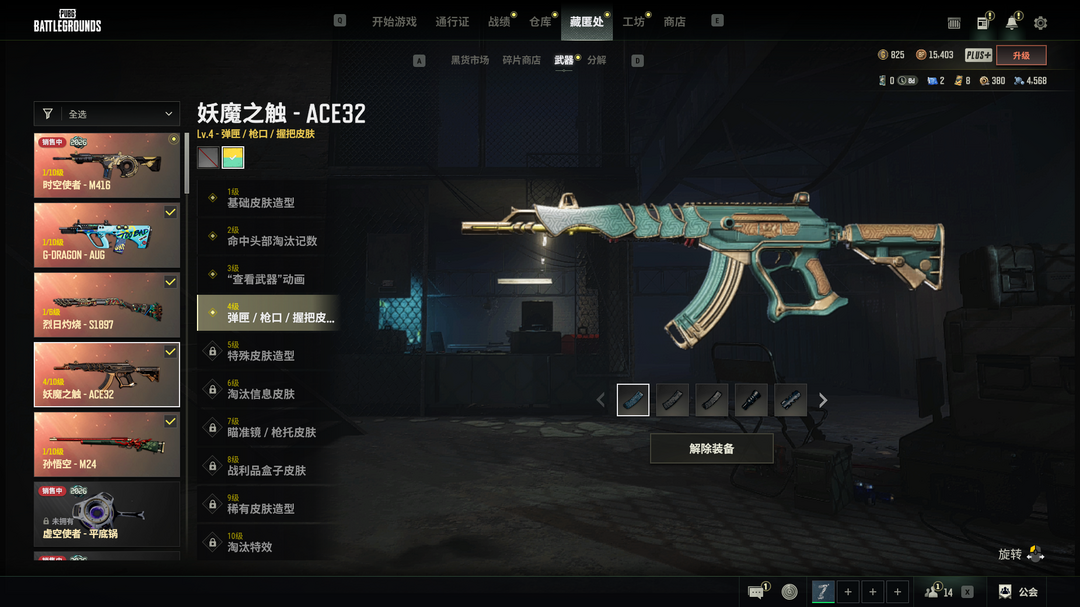Open the 仓库 tab
This screenshot has height=607, width=1080.
540,22
